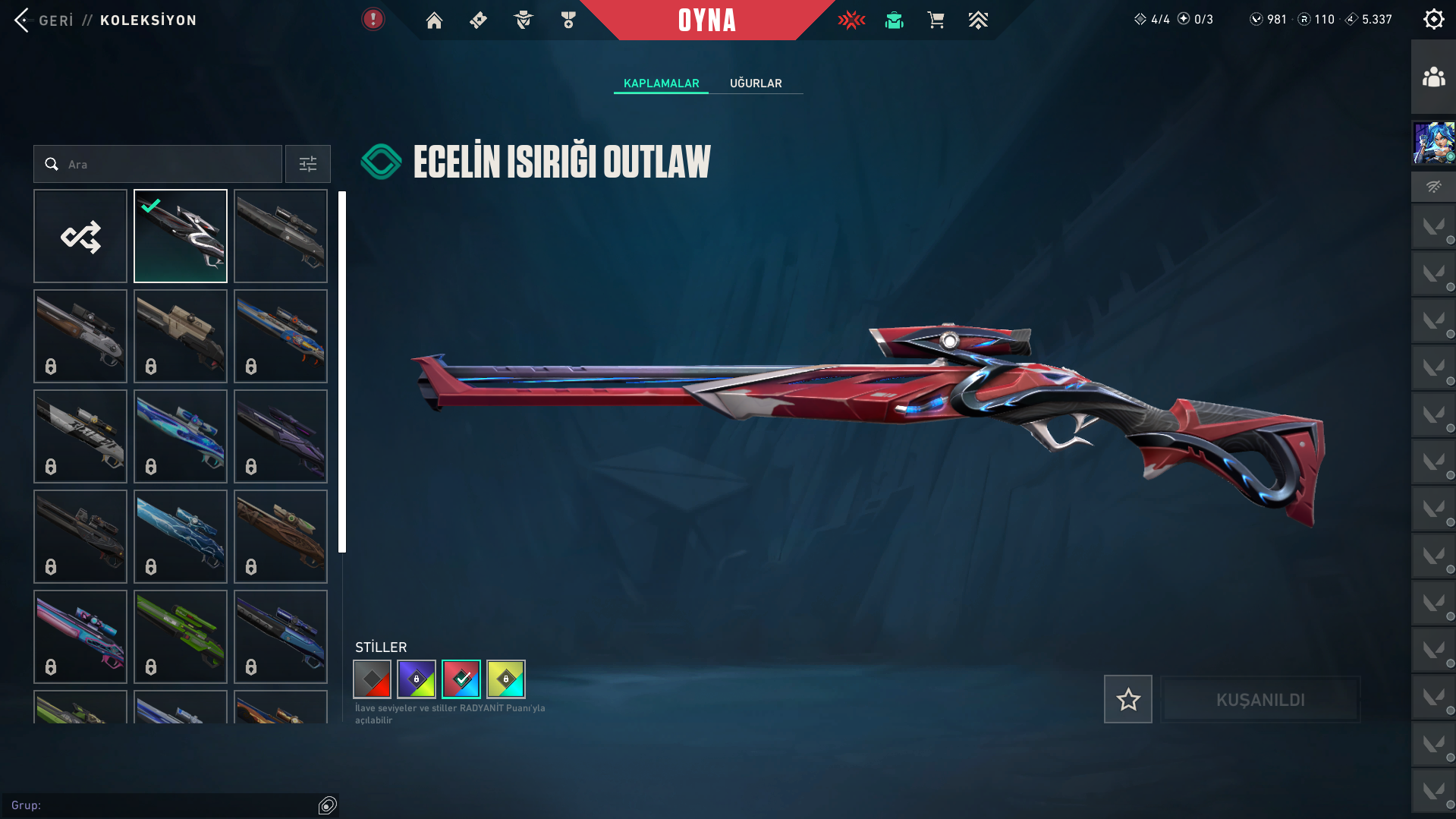
Task: Go back with the GERİ arrow
Action: pos(23,20)
